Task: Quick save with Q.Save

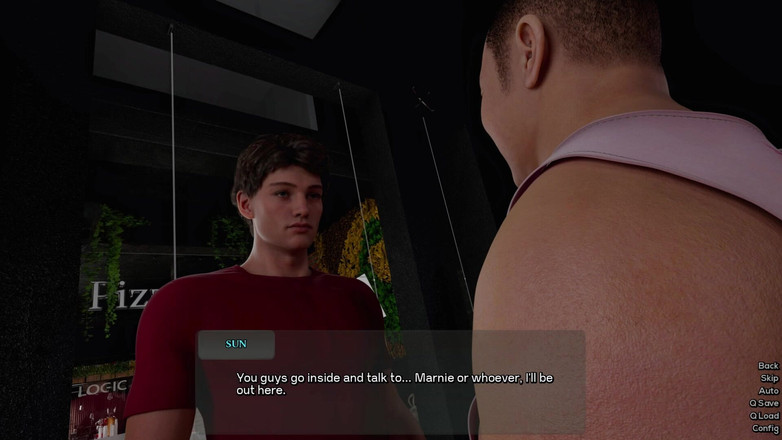Action: (764, 403)
